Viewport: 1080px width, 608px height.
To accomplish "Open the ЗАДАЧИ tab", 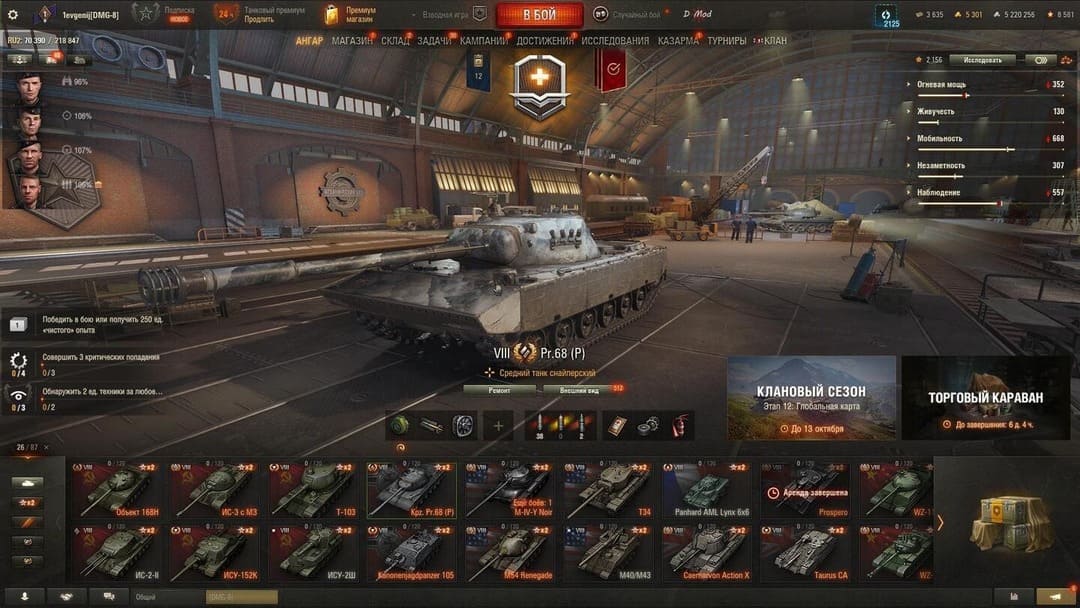I will (x=434, y=41).
